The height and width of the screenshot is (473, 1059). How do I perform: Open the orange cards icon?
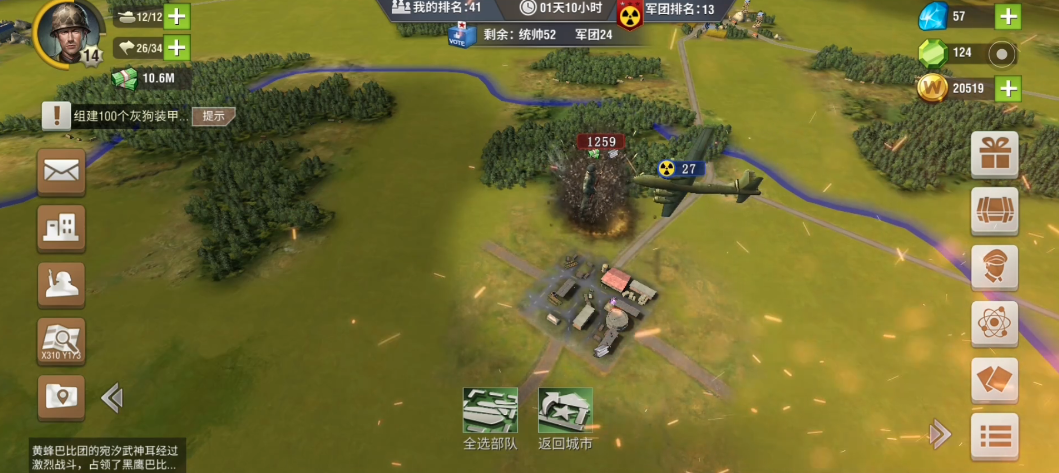994,380
